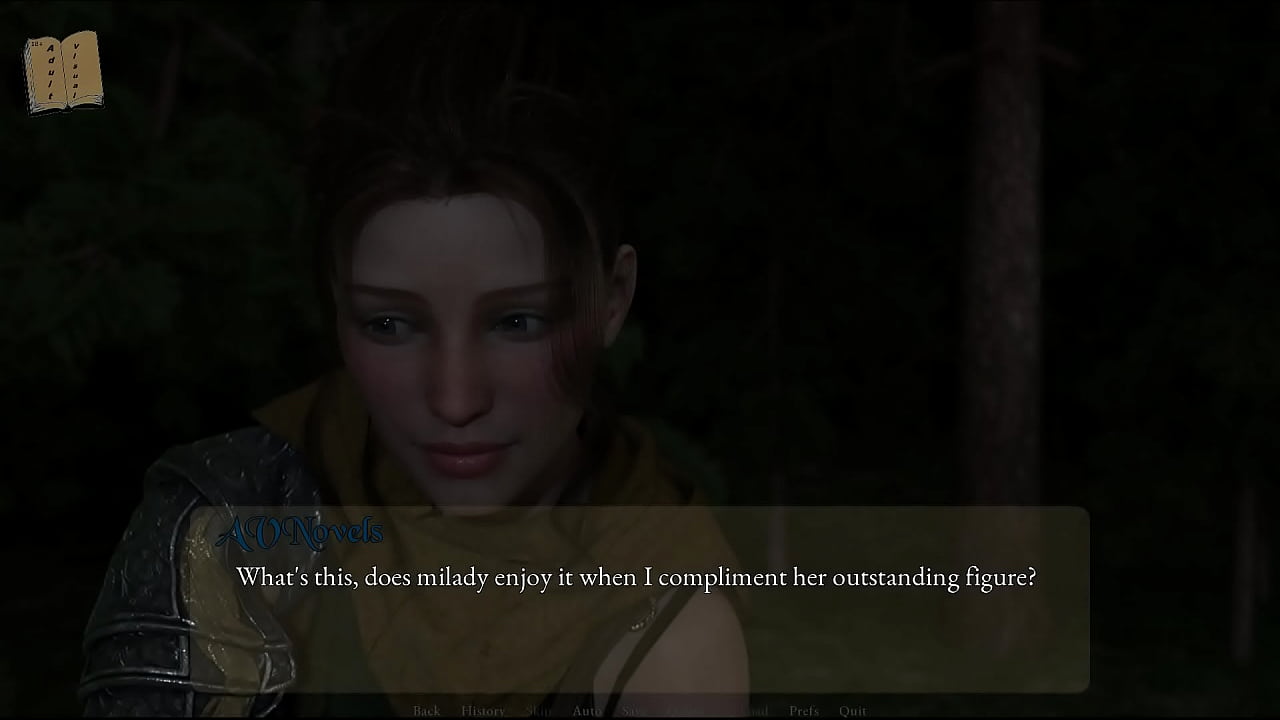Enable Auto-advance with the Auto button
Viewport: 1280px width, 720px height.
coord(587,711)
